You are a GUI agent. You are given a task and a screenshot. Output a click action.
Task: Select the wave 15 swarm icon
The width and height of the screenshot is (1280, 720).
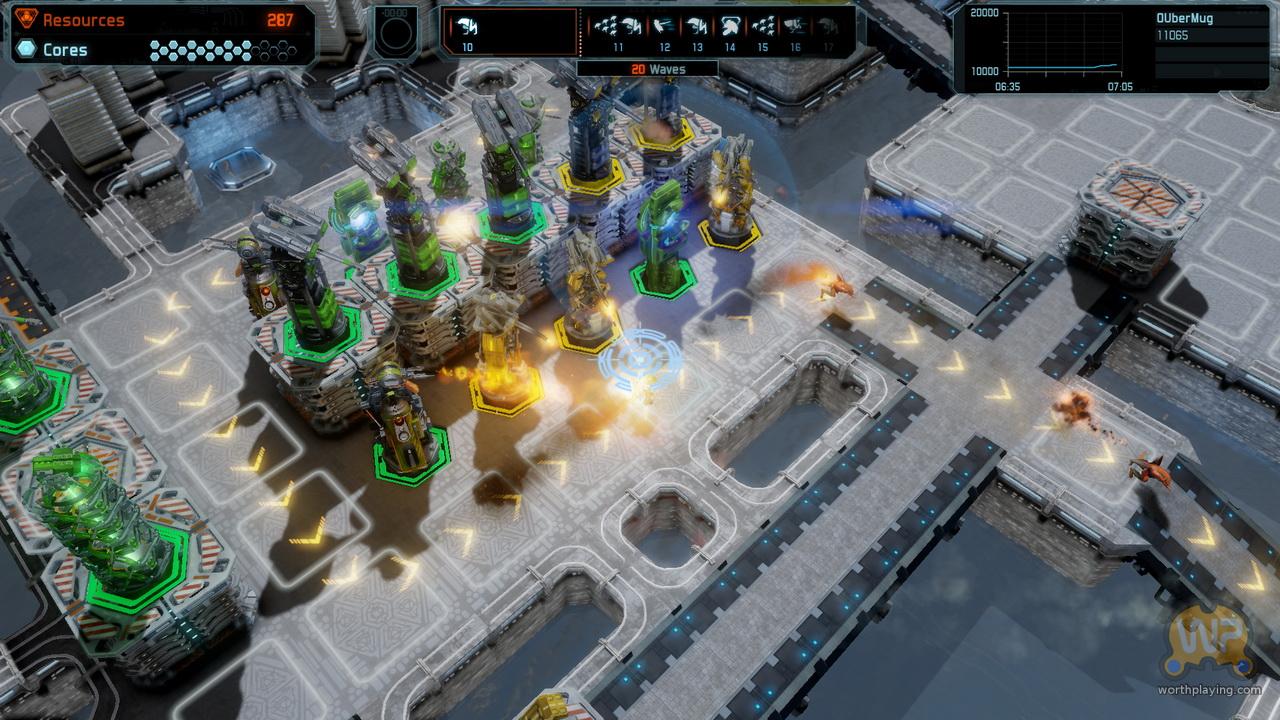tap(762, 27)
